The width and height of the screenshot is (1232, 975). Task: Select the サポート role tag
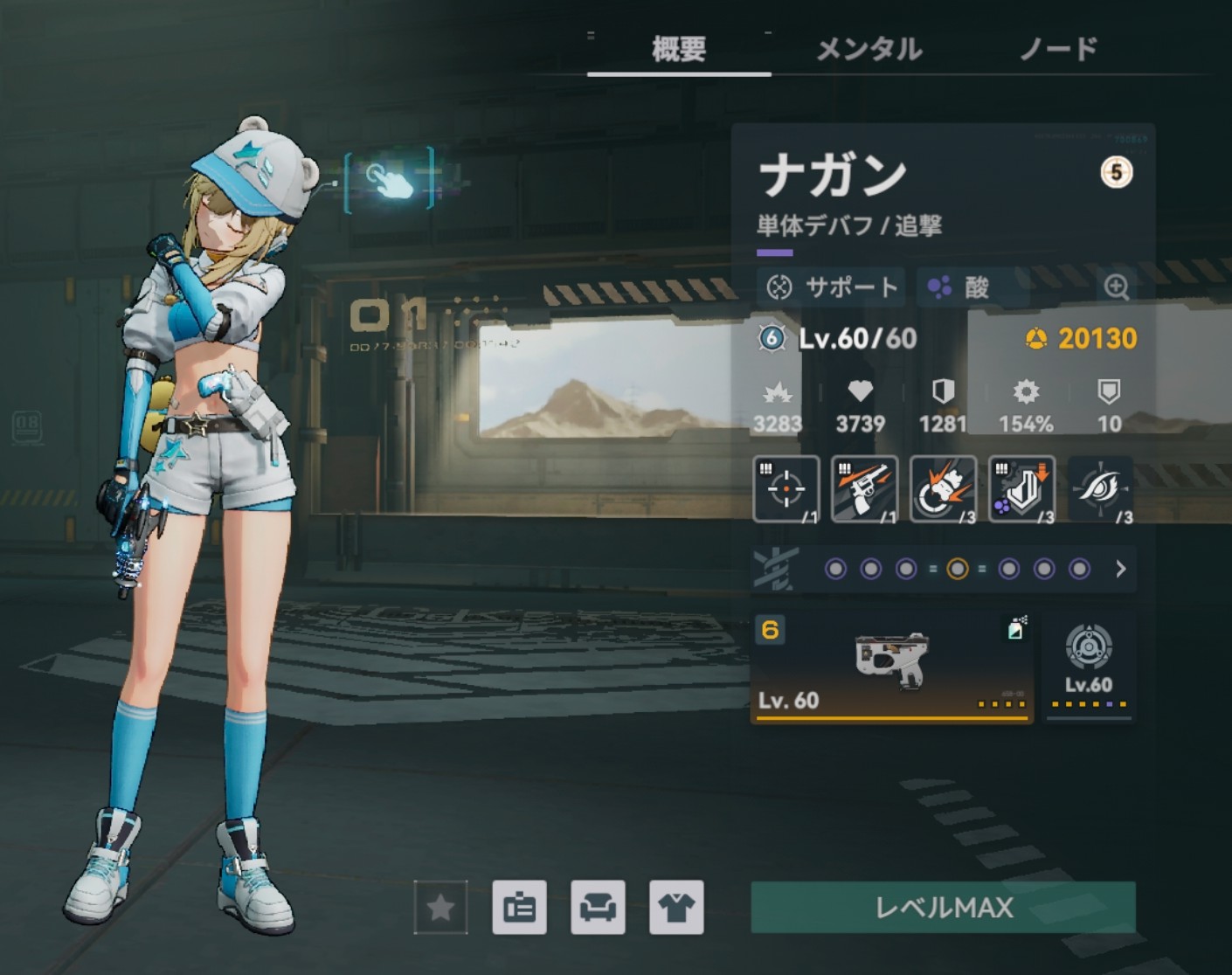pos(833,287)
